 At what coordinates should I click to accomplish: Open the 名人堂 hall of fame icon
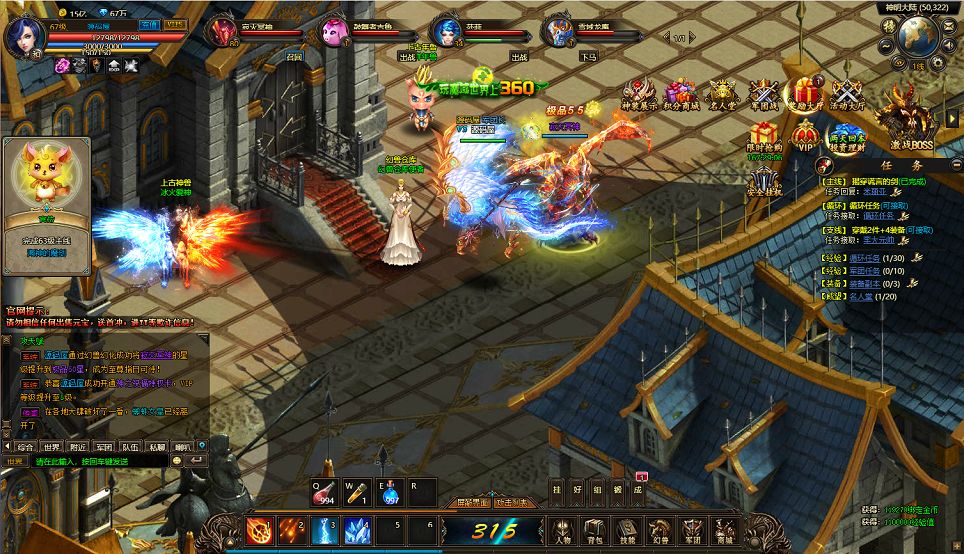[x=722, y=93]
